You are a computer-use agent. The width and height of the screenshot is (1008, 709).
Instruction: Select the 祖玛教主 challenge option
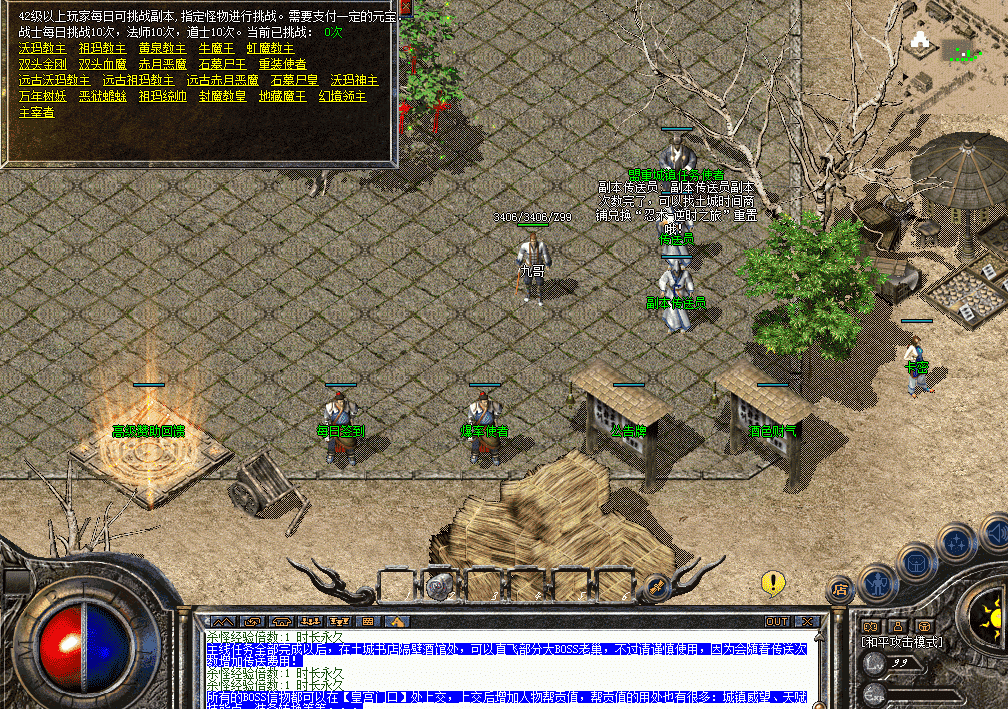[102, 48]
